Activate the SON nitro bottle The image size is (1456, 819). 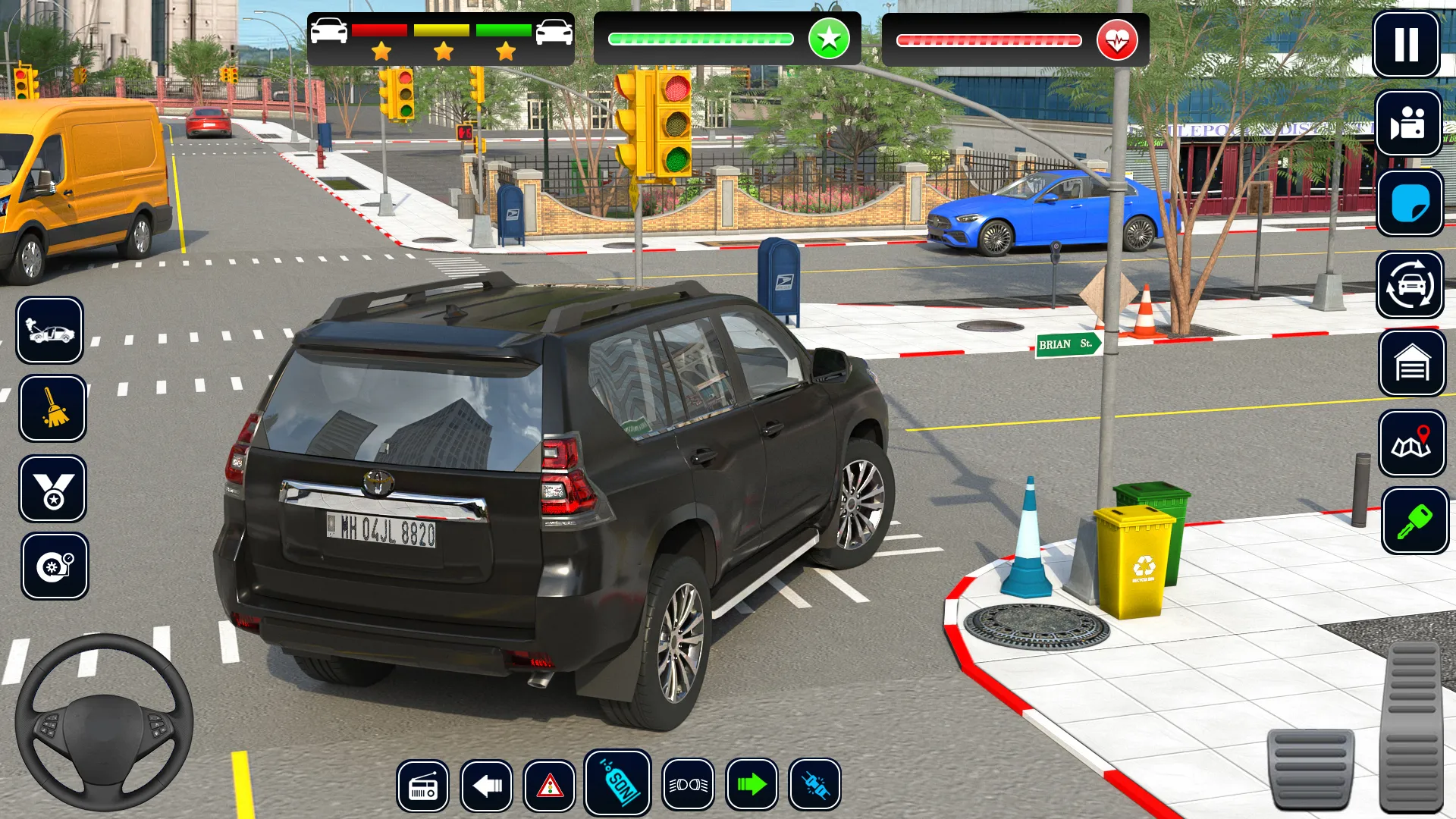[x=618, y=783]
